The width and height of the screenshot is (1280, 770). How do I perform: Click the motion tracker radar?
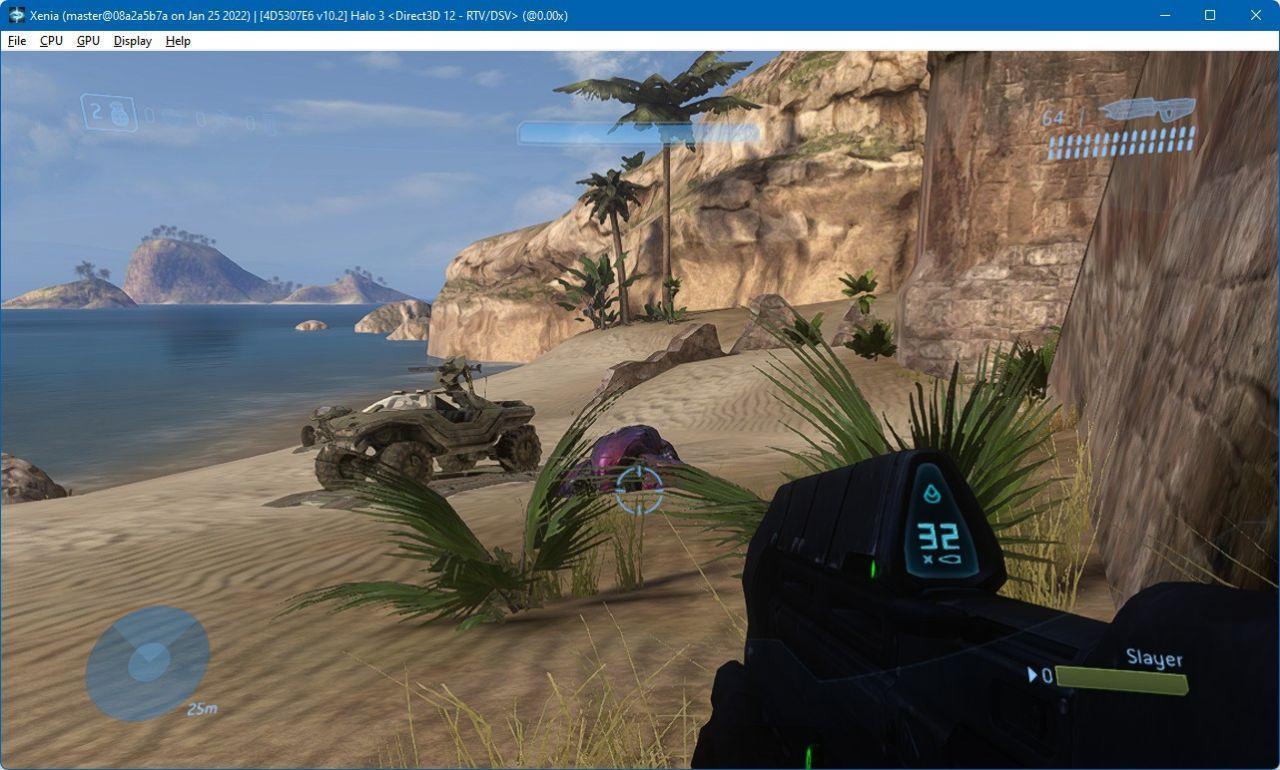click(x=148, y=662)
